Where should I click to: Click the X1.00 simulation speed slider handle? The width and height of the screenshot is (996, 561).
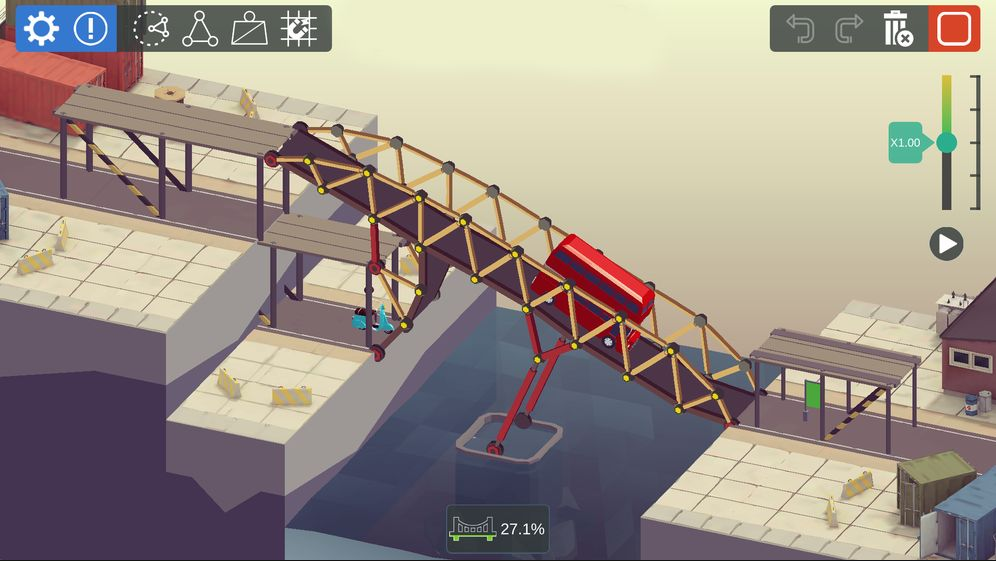[946, 143]
